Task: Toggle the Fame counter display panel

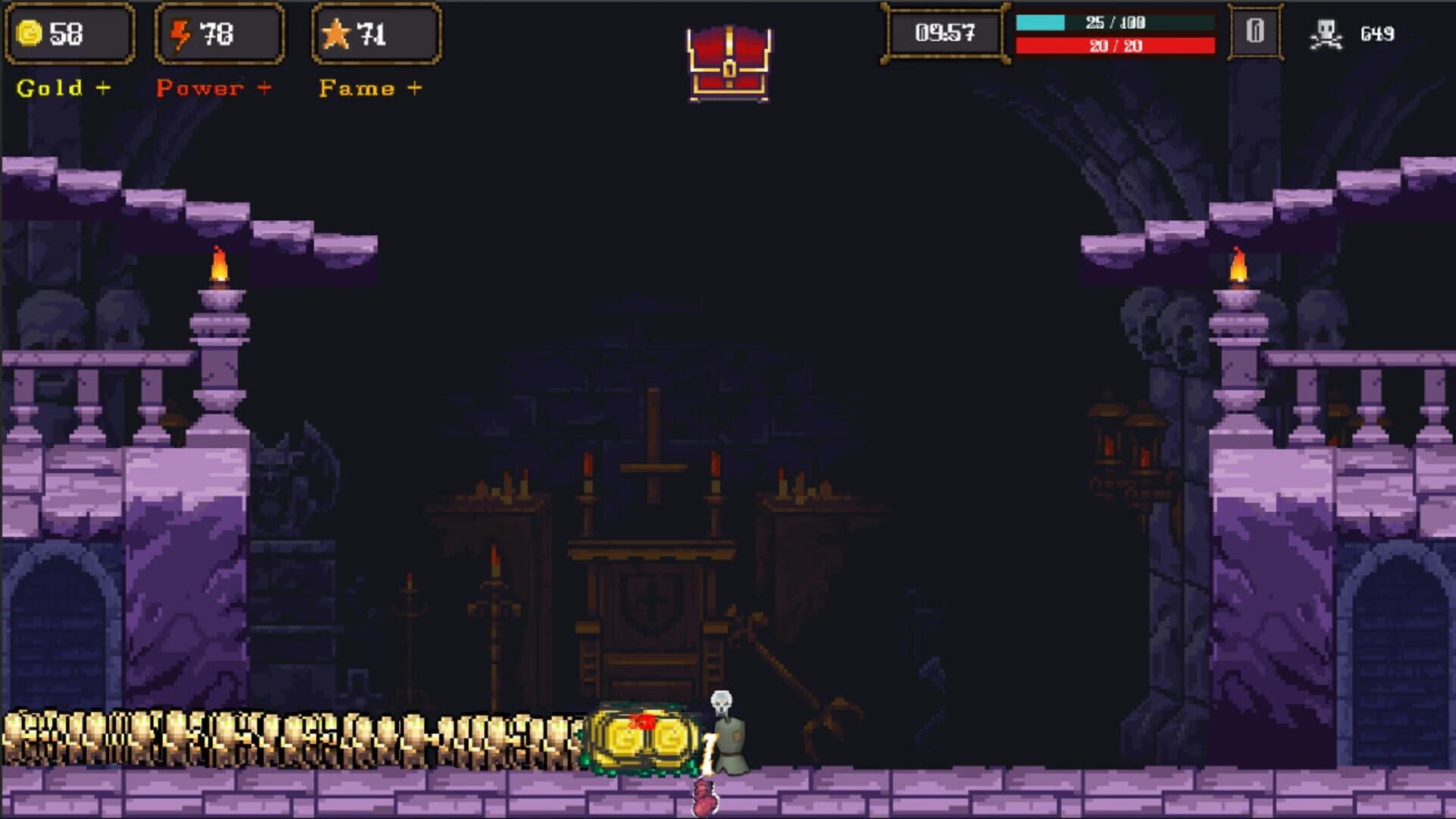Action: tap(375, 32)
